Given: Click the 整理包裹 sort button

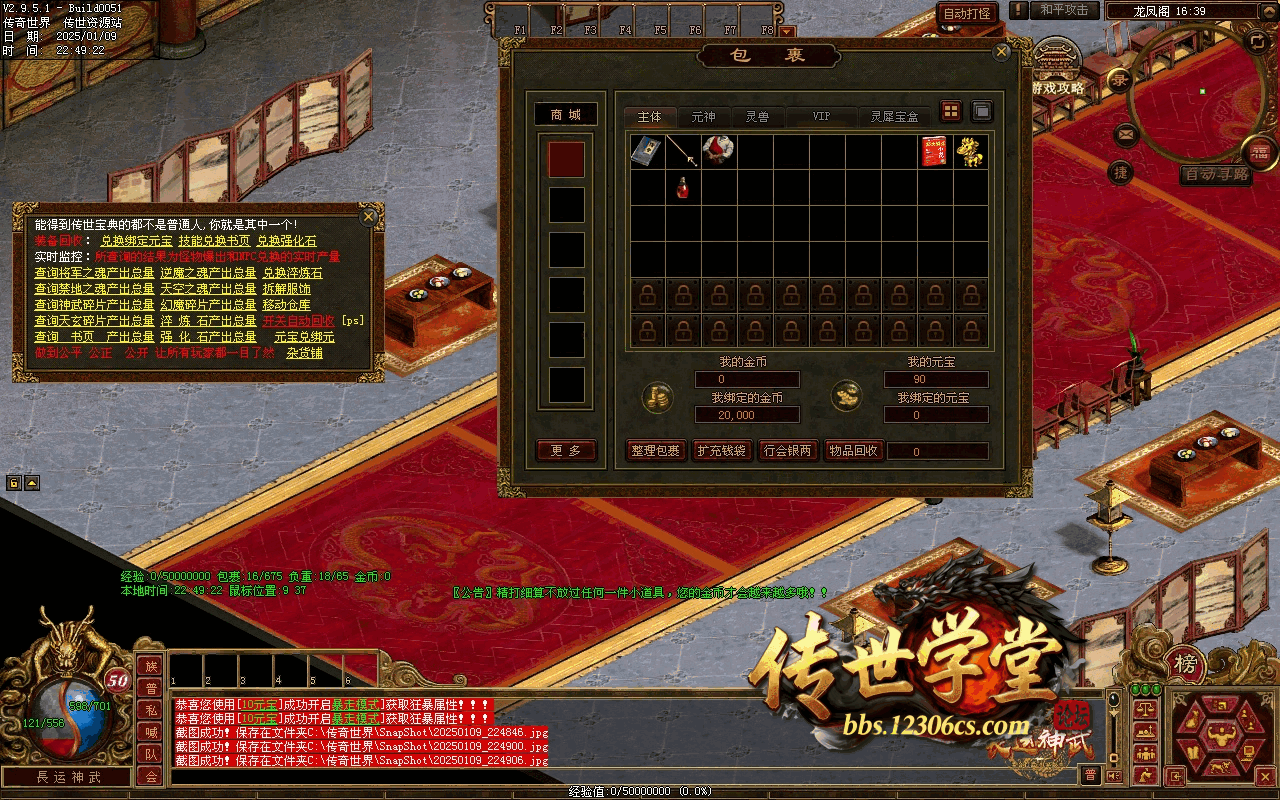Looking at the screenshot, I should [x=656, y=451].
